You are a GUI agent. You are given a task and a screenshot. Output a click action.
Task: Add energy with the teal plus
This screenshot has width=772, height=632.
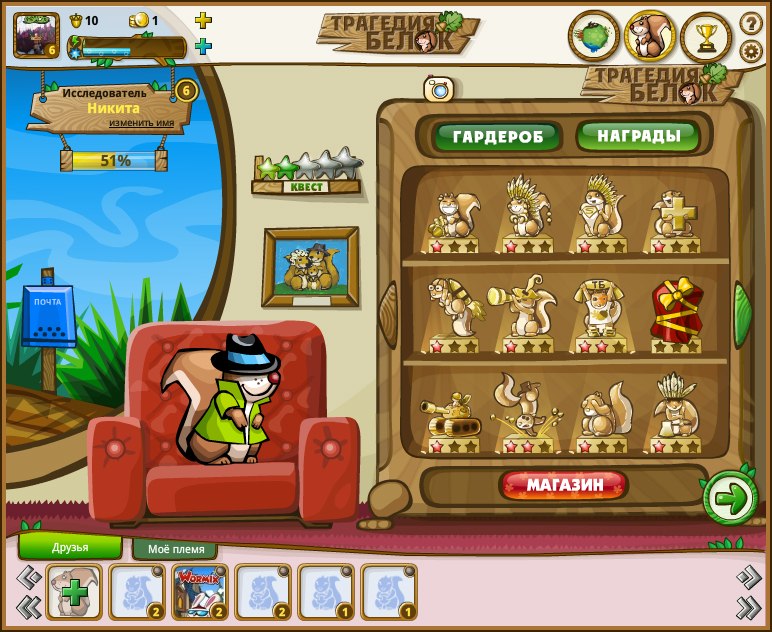pyautogui.click(x=203, y=46)
